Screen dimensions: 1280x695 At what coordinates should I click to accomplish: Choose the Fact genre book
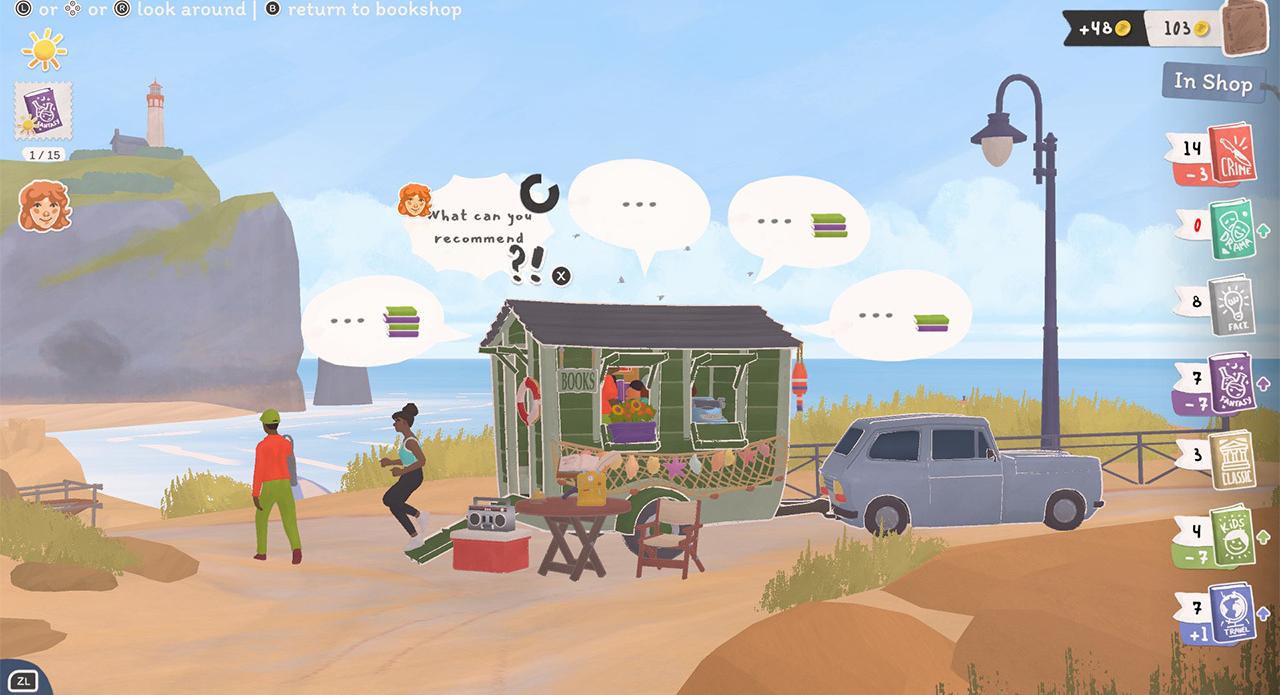click(x=1229, y=305)
